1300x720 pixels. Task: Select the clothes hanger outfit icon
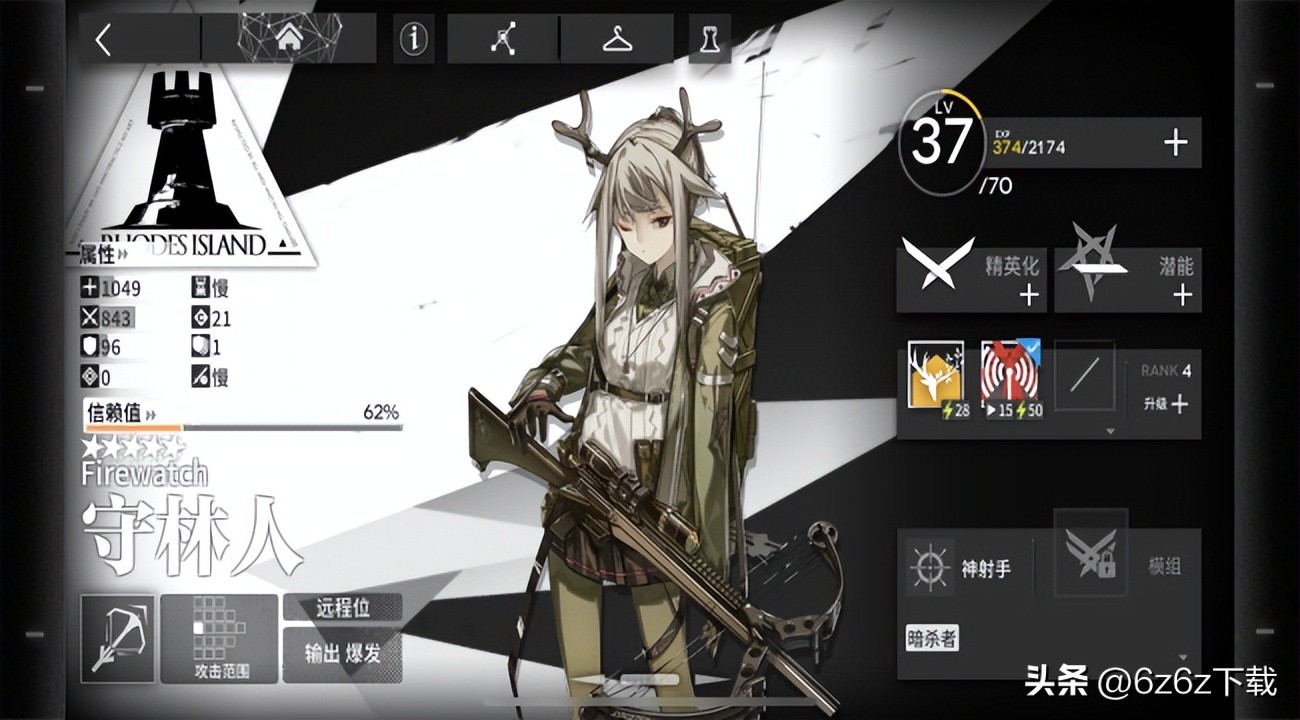point(616,38)
